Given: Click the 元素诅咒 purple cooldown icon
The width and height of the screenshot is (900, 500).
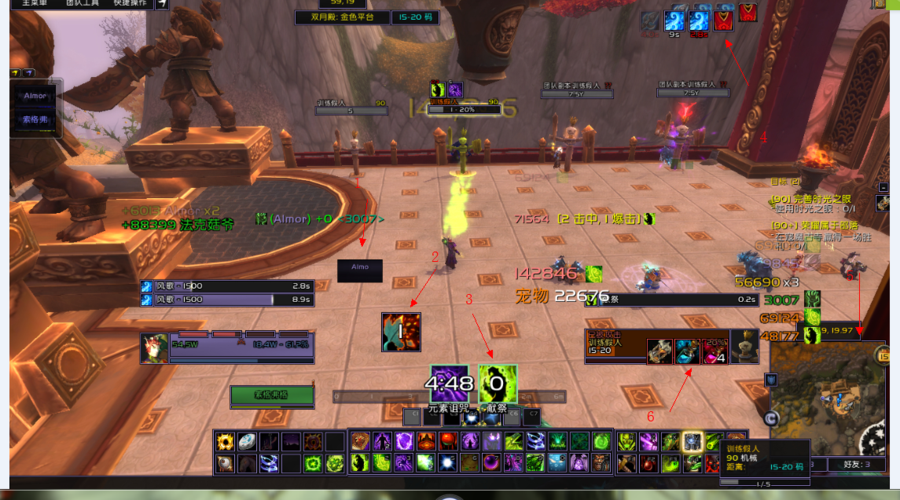Looking at the screenshot, I should point(449,383).
